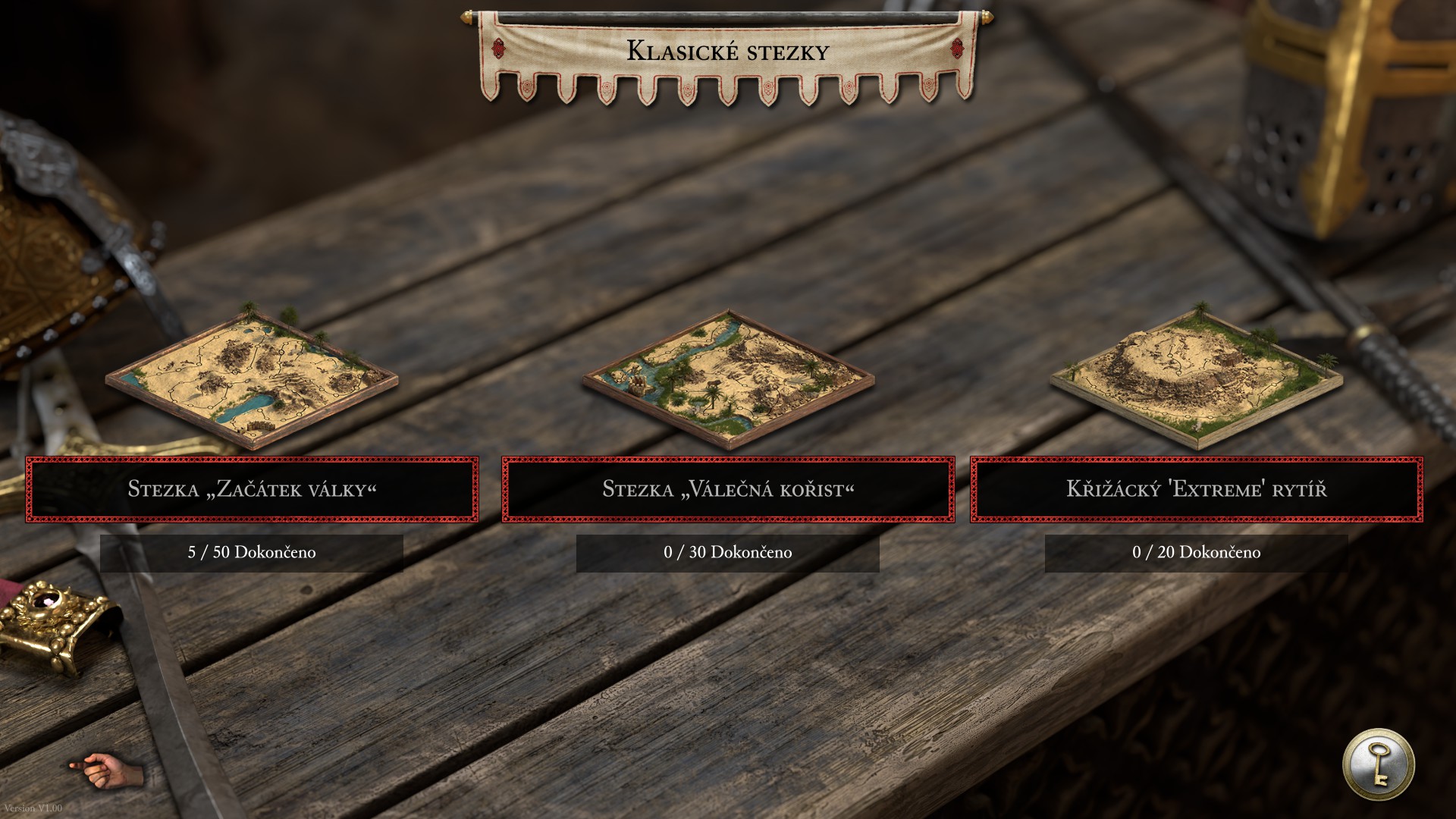This screenshot has height=819, width=1456.
Task: Select the „Válečná kořist“ trail button
Action: pyautogui.click(x=728, y=489)
